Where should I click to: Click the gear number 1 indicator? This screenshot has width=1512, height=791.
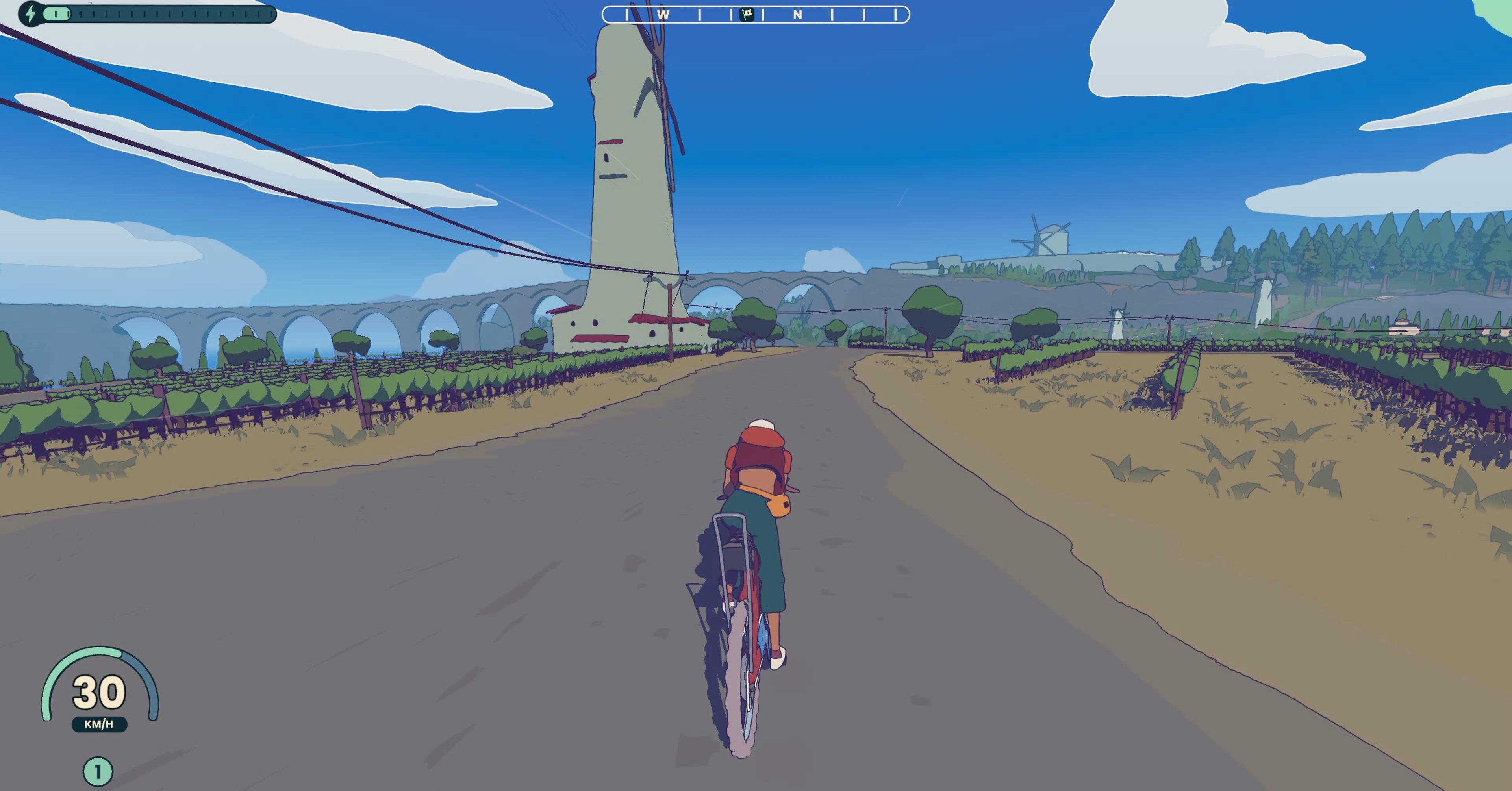click(x=97, y=772)
